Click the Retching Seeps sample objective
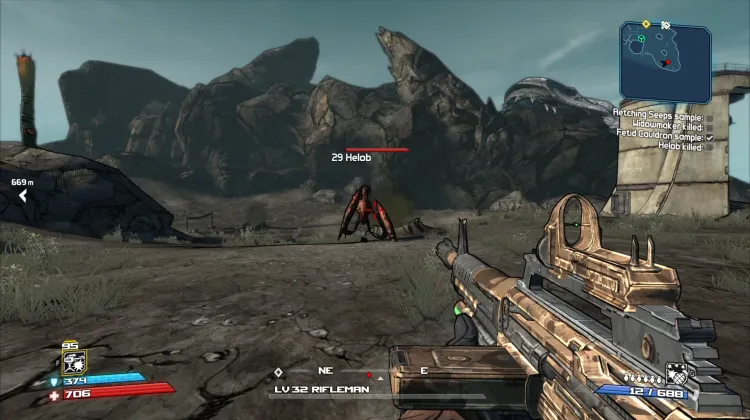 coord(658,115)
